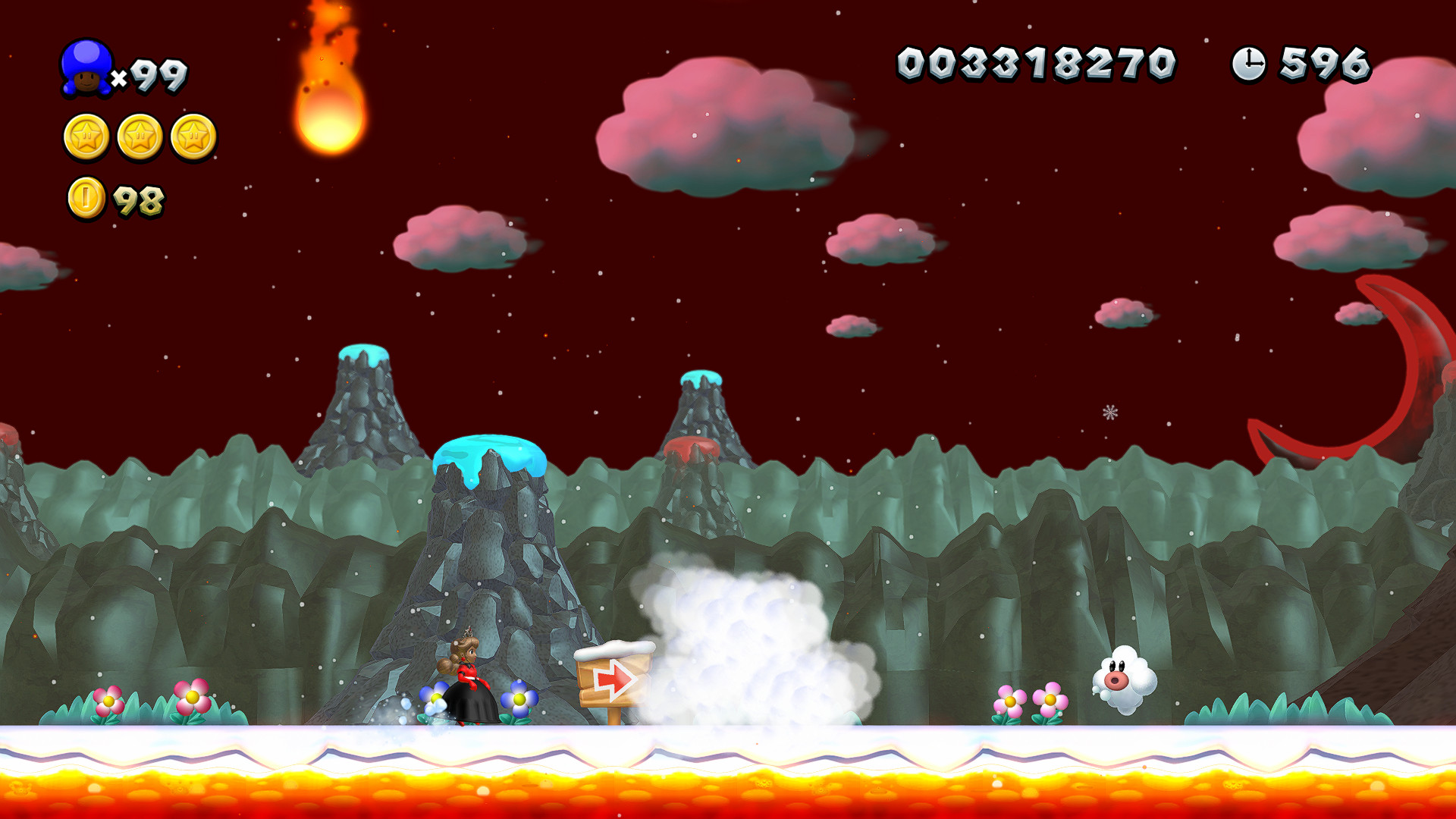
Task: Select the first star coin icon
Action: (x=88, y=138)
